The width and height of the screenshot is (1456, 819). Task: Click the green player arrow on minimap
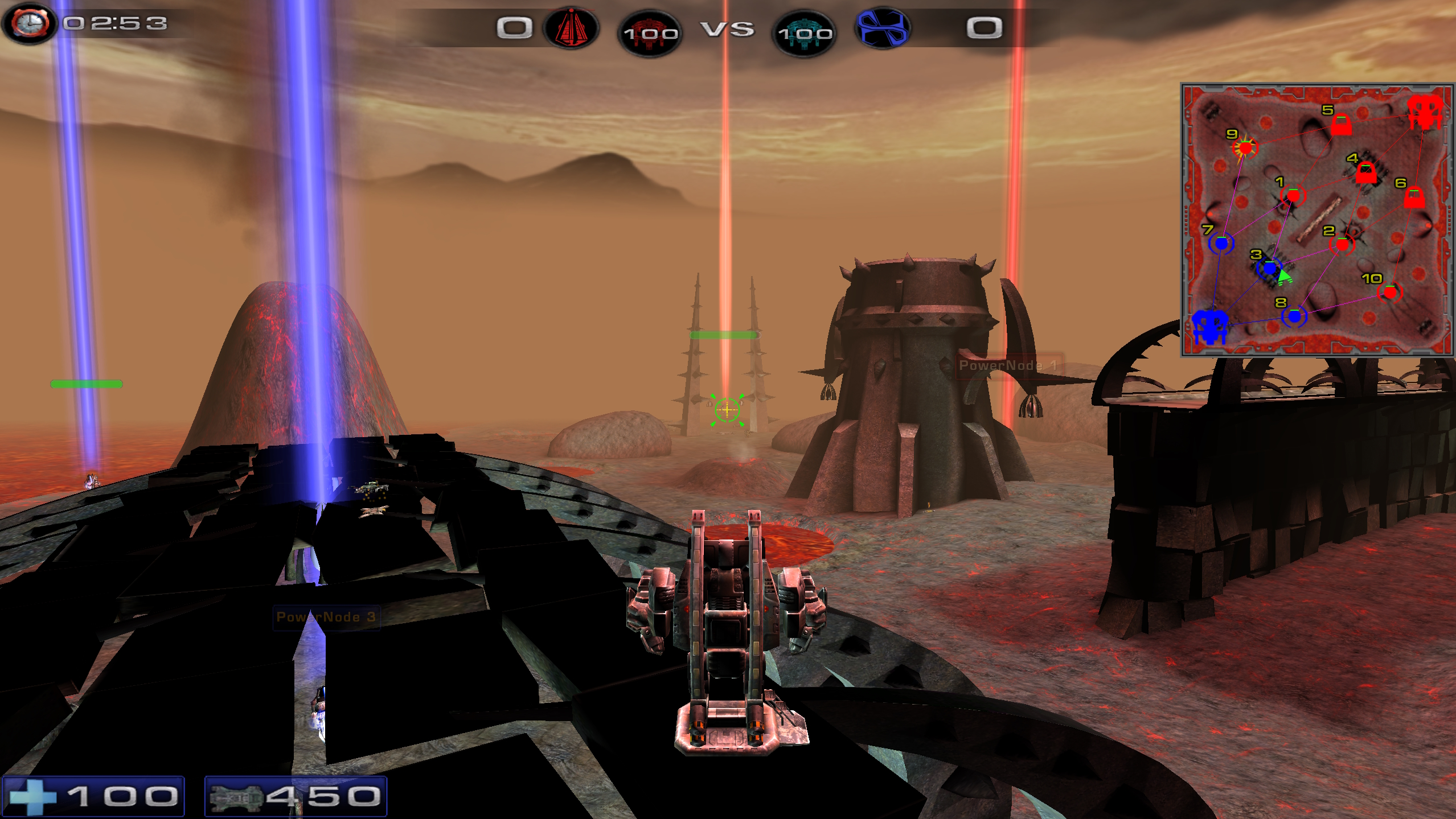[x=1284, y=277]
